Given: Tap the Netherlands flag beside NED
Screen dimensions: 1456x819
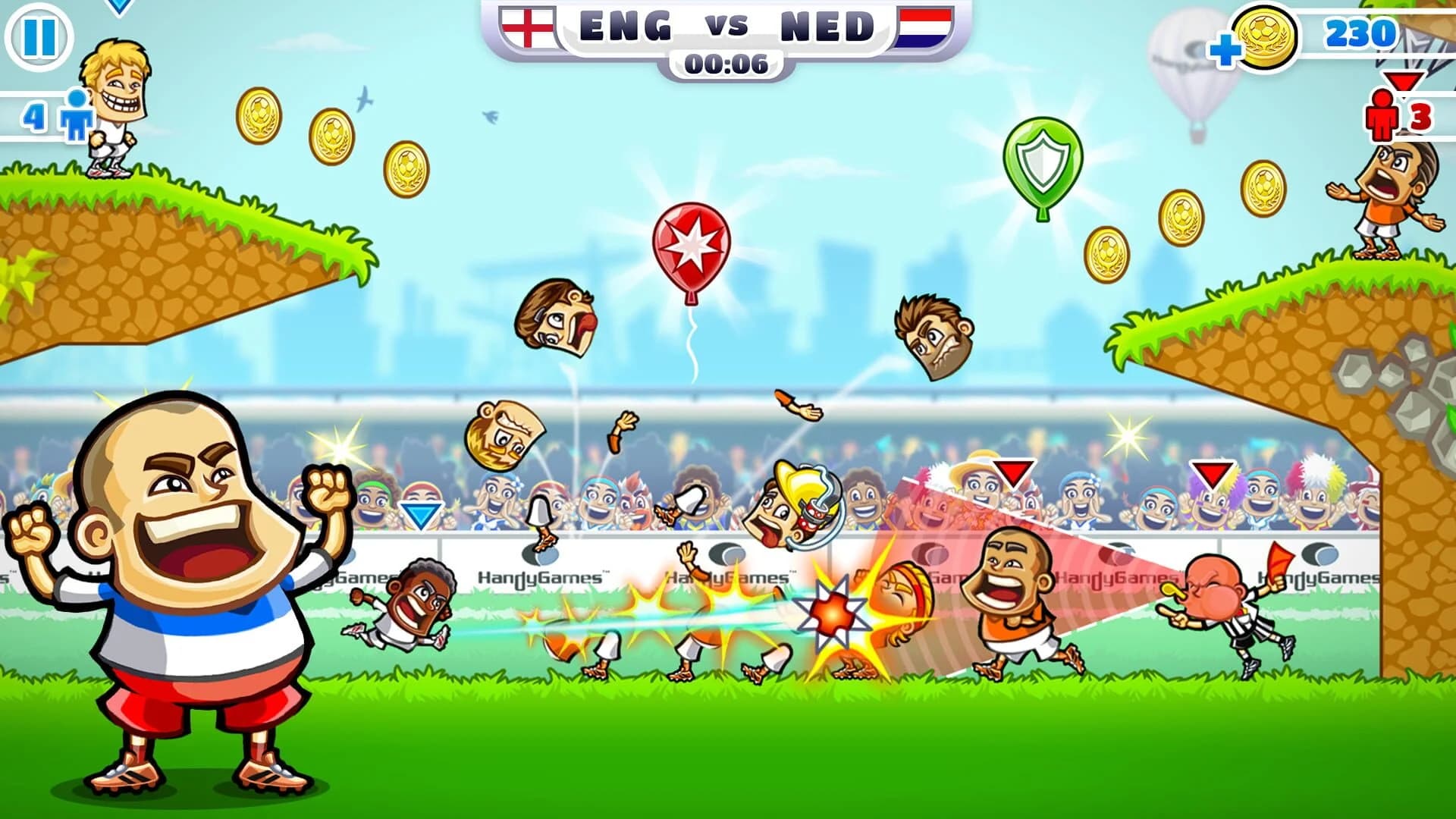Looking at the screenshot, I should coord(924,25).
